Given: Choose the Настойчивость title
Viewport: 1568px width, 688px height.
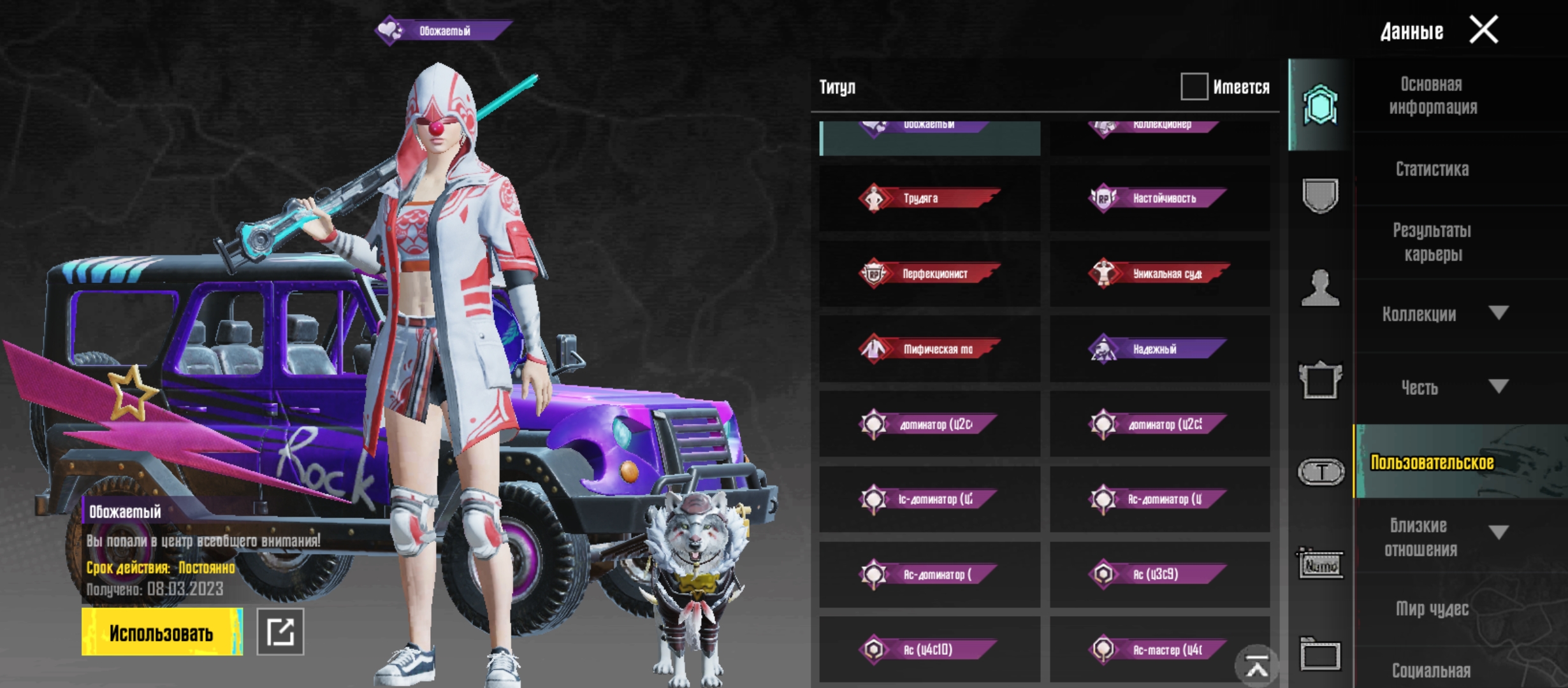Looking at the screenshot, I should pos(1159,198).
